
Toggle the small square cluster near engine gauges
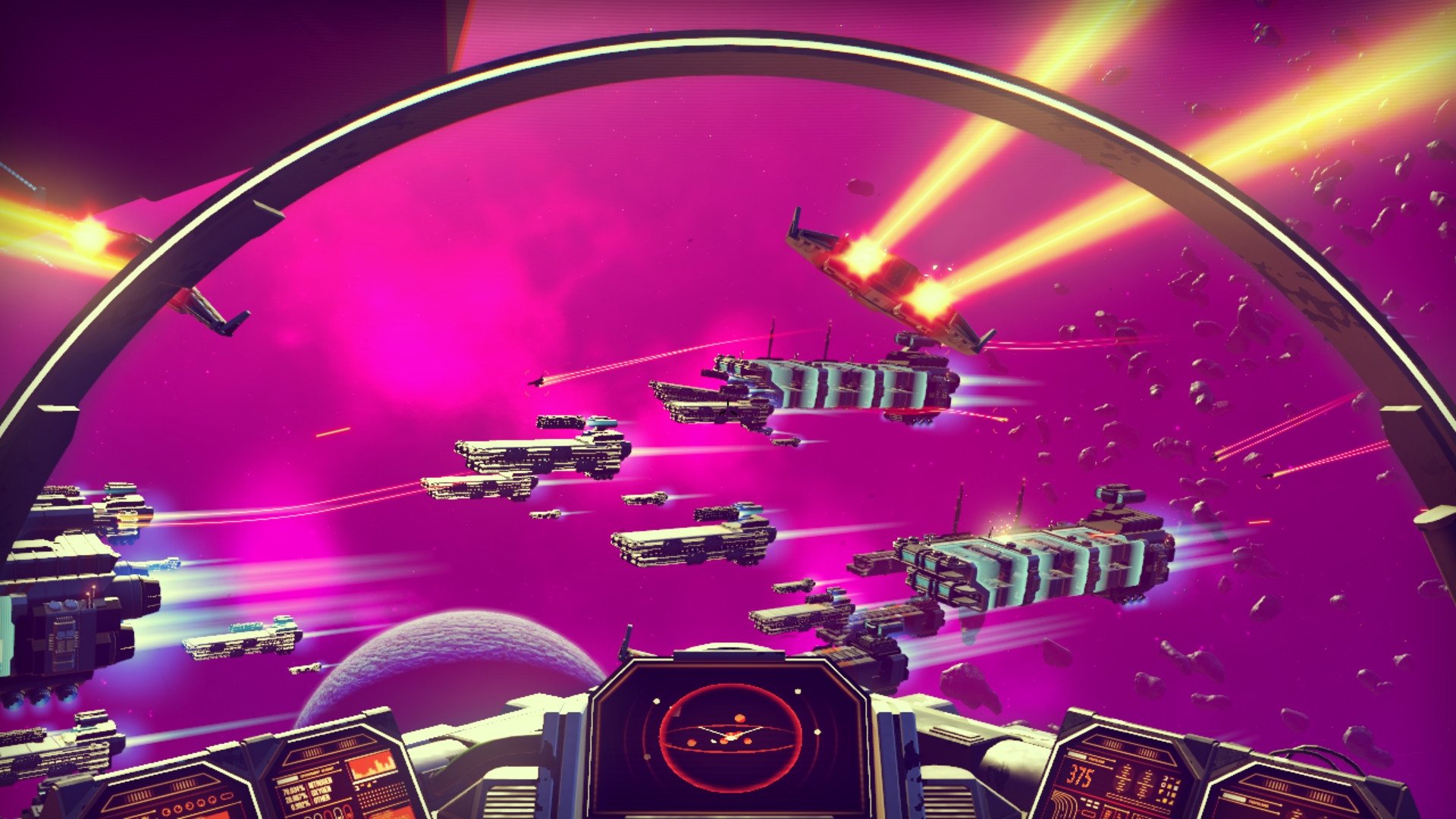(x=1168, y=788)
